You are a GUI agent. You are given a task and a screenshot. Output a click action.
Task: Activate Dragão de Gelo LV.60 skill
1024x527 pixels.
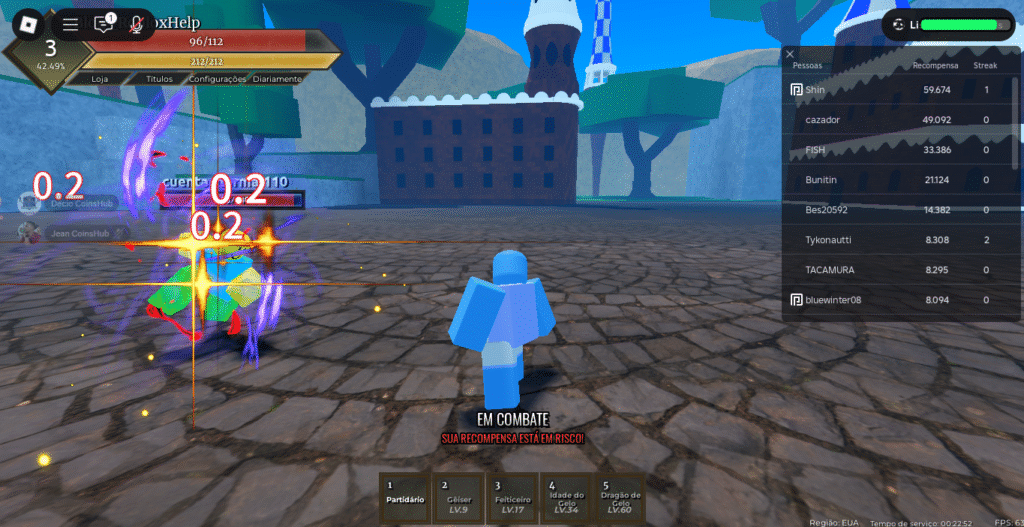point(619,497)
